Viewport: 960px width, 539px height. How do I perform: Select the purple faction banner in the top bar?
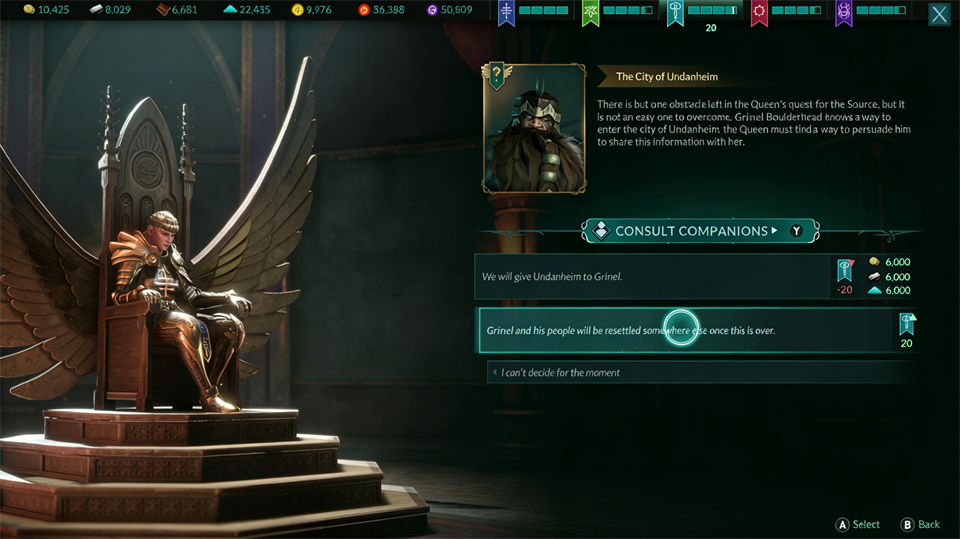844,12
